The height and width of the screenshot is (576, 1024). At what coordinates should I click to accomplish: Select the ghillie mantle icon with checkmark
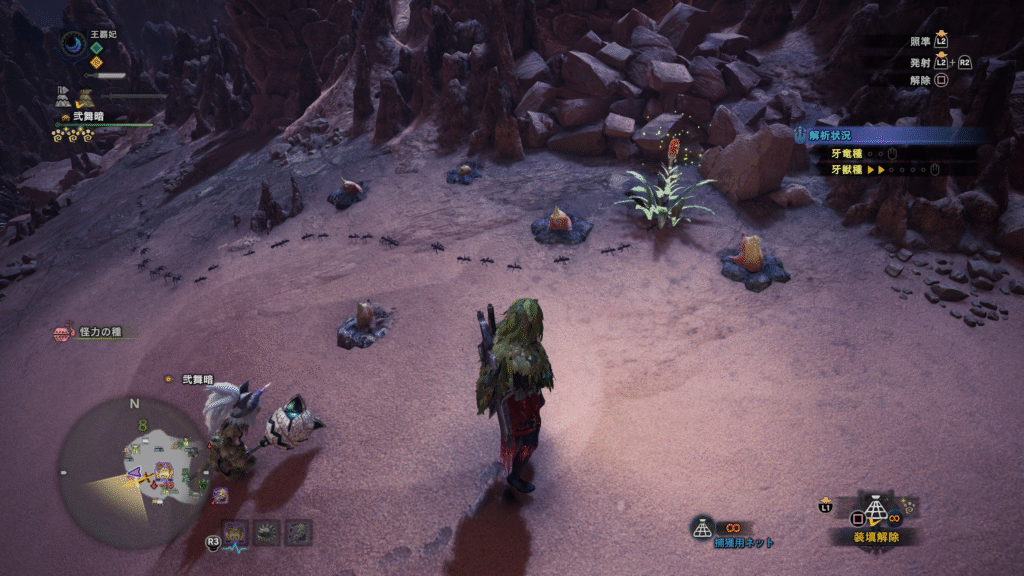85,97
